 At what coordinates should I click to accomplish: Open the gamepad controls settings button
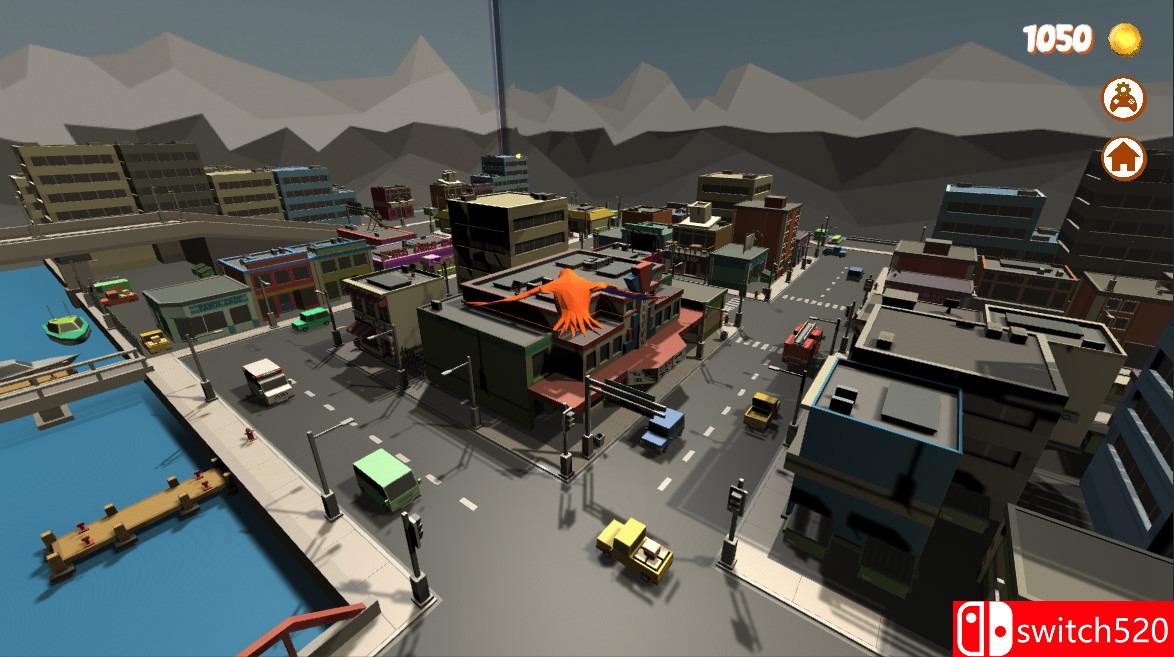click(x=1123, y=98)
